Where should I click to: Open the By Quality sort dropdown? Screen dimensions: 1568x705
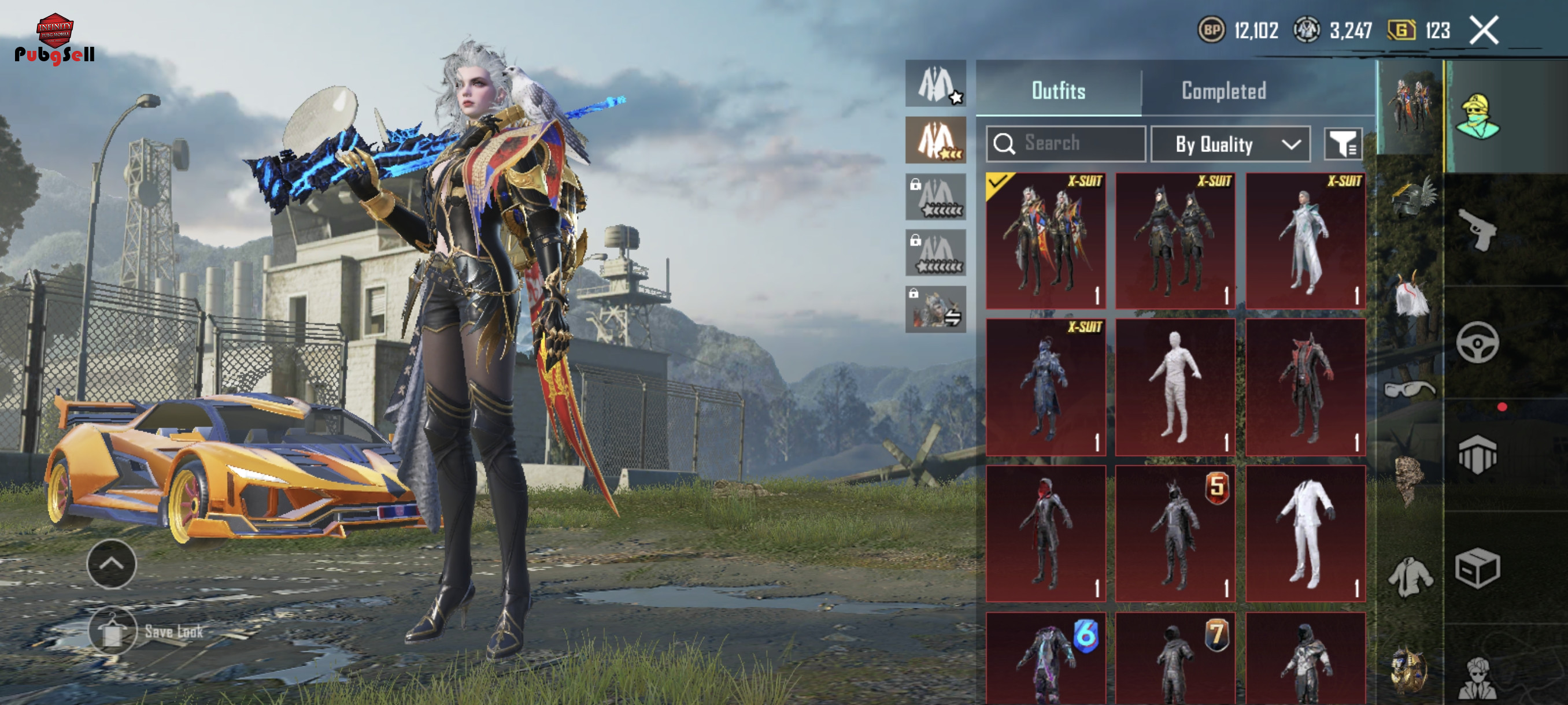(1230, 144)
